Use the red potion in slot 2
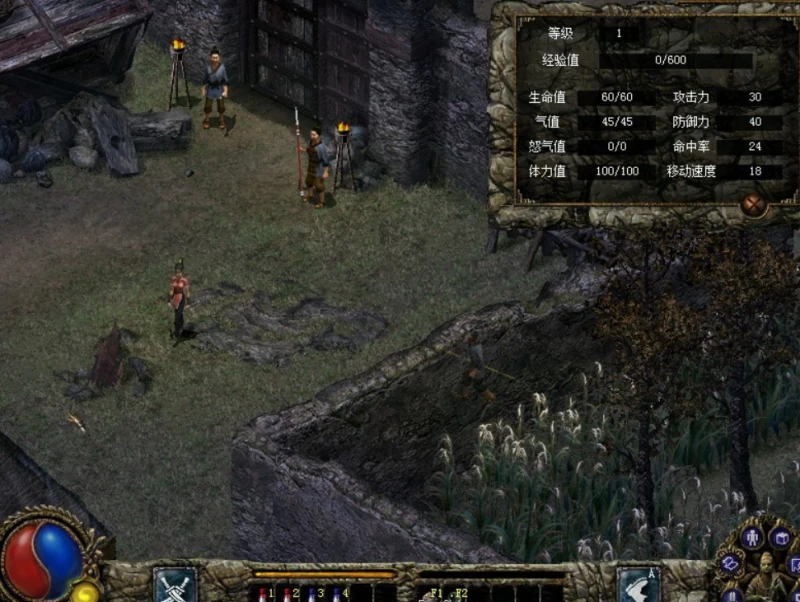This screenshot has width=800, height=602. (x=287, y=593)
